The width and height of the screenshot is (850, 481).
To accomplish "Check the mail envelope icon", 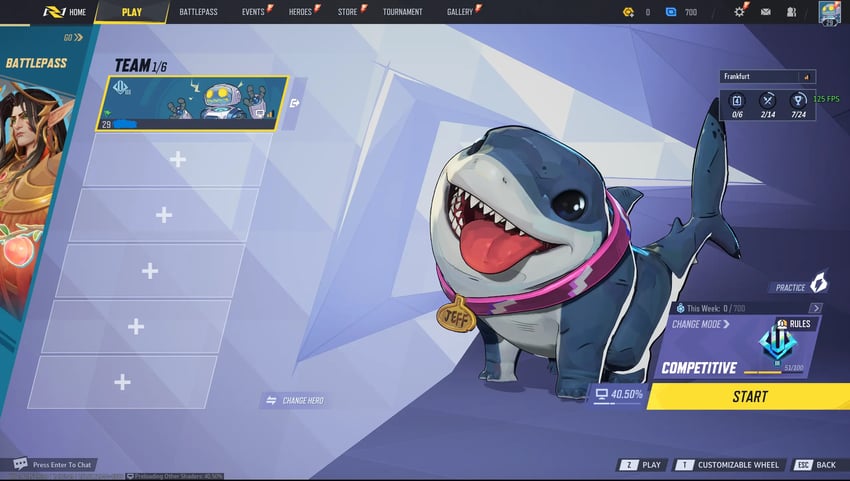I will pos(766,12).
